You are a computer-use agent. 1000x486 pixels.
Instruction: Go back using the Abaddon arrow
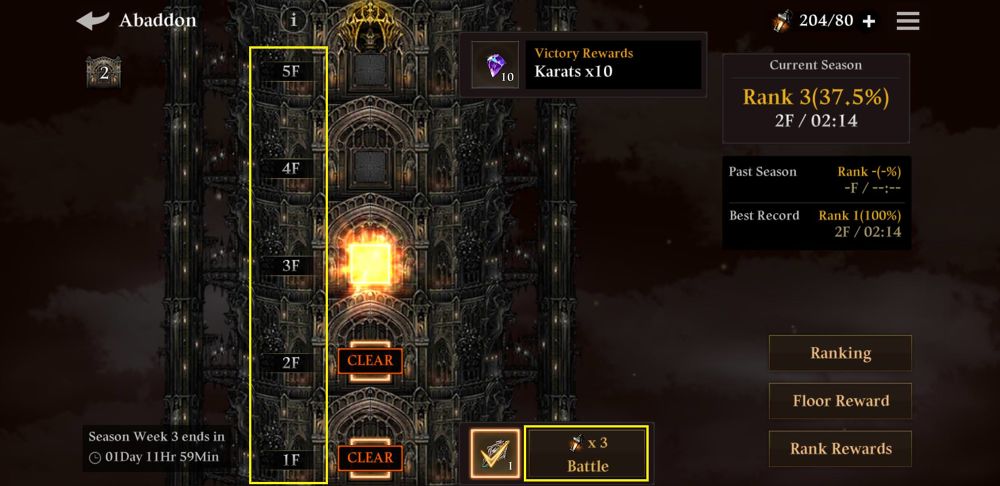[93, 21]
